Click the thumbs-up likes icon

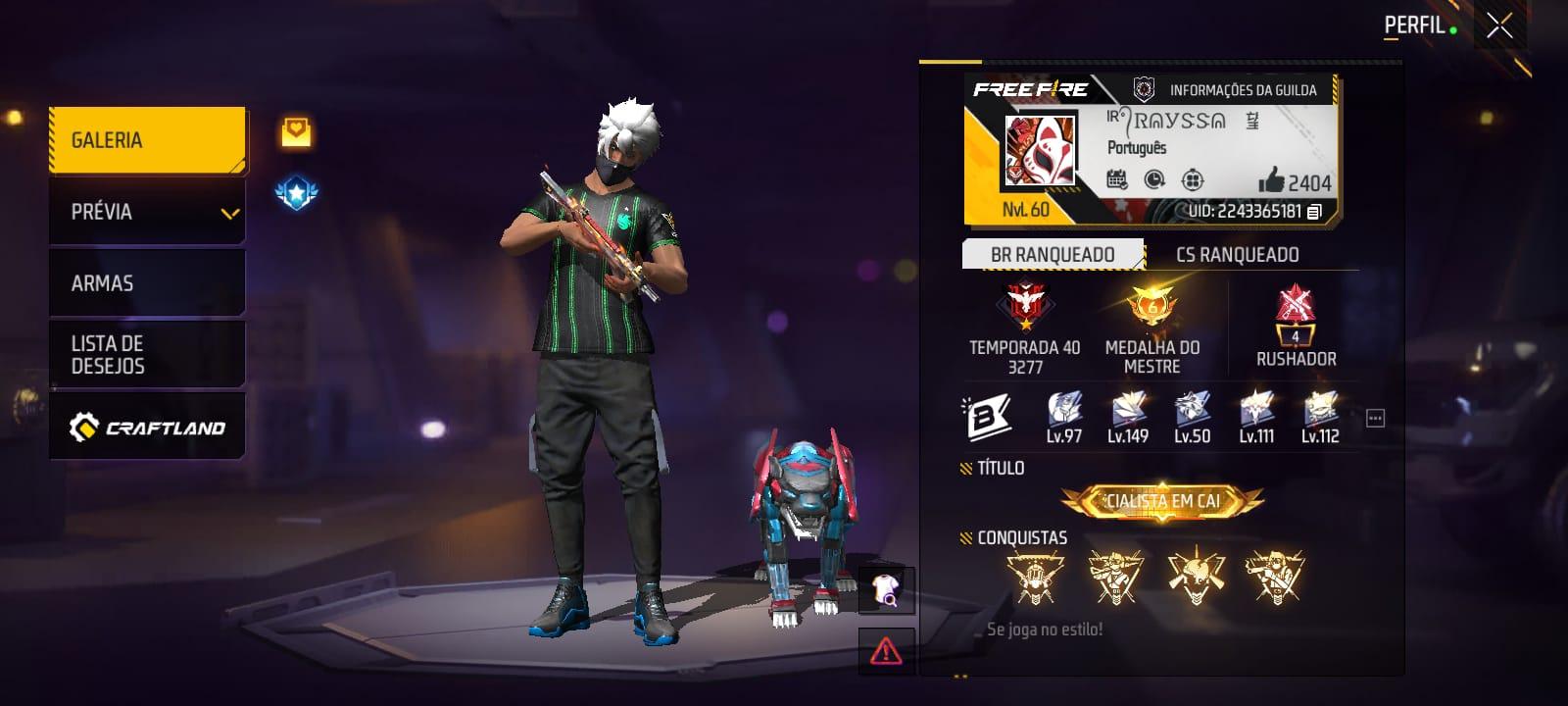click(x=1271, y=179)
